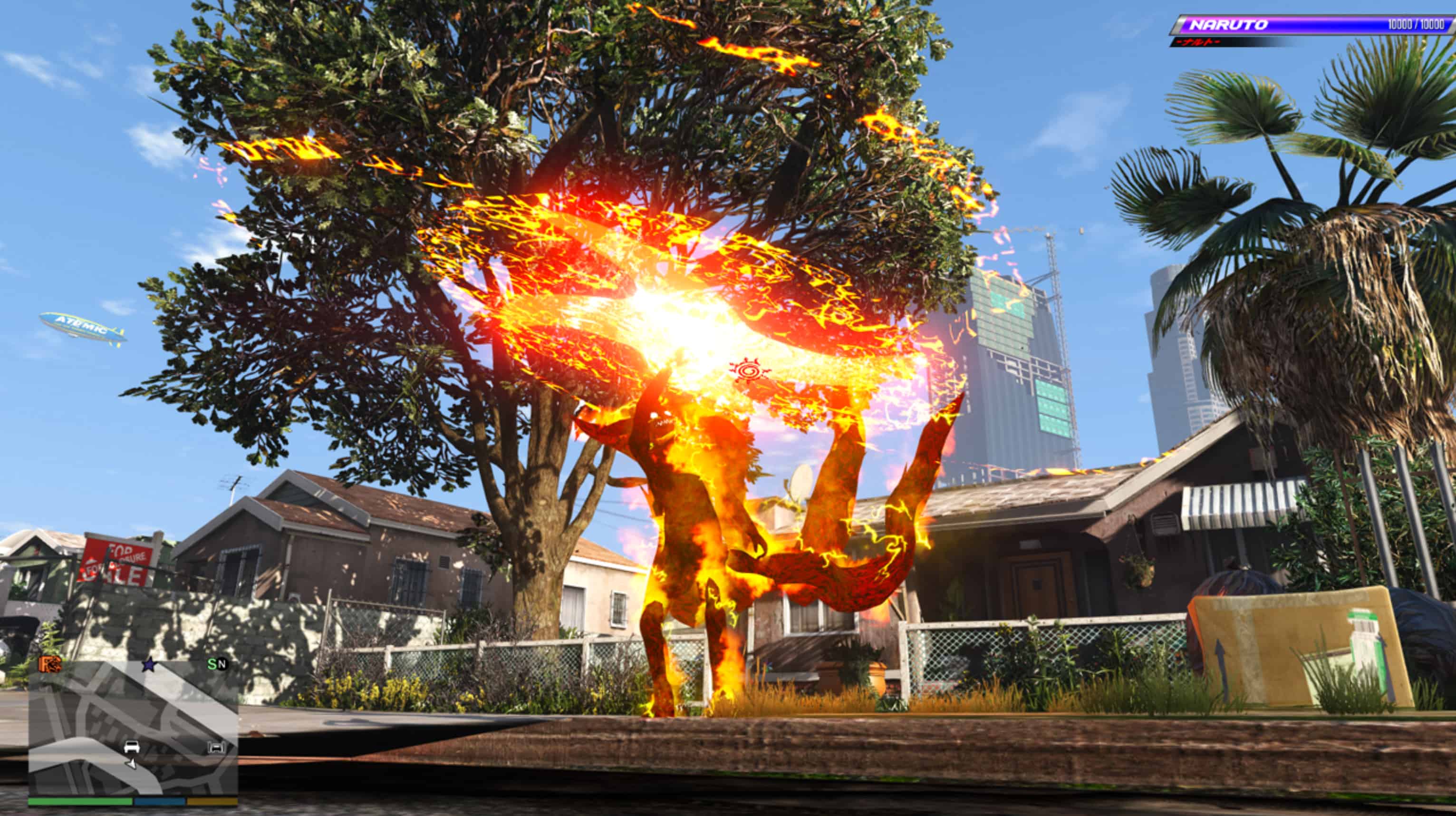Click the green S blip on minimap
Screen dimensions: 1456x816
pyautogui.click(x=212, y=664)
